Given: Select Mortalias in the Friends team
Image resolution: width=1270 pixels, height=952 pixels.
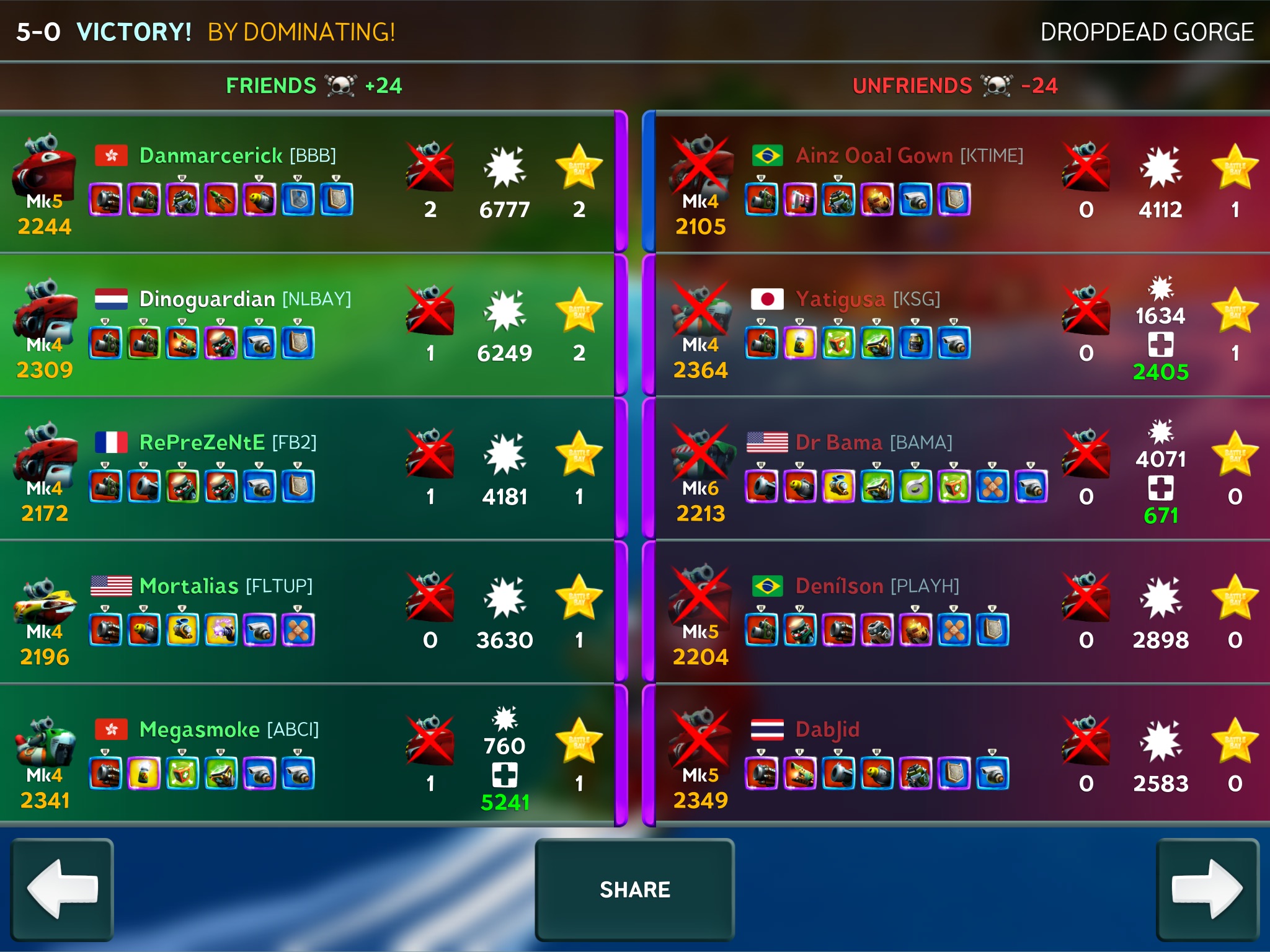Looking at the screenshot, I should 307,612.
